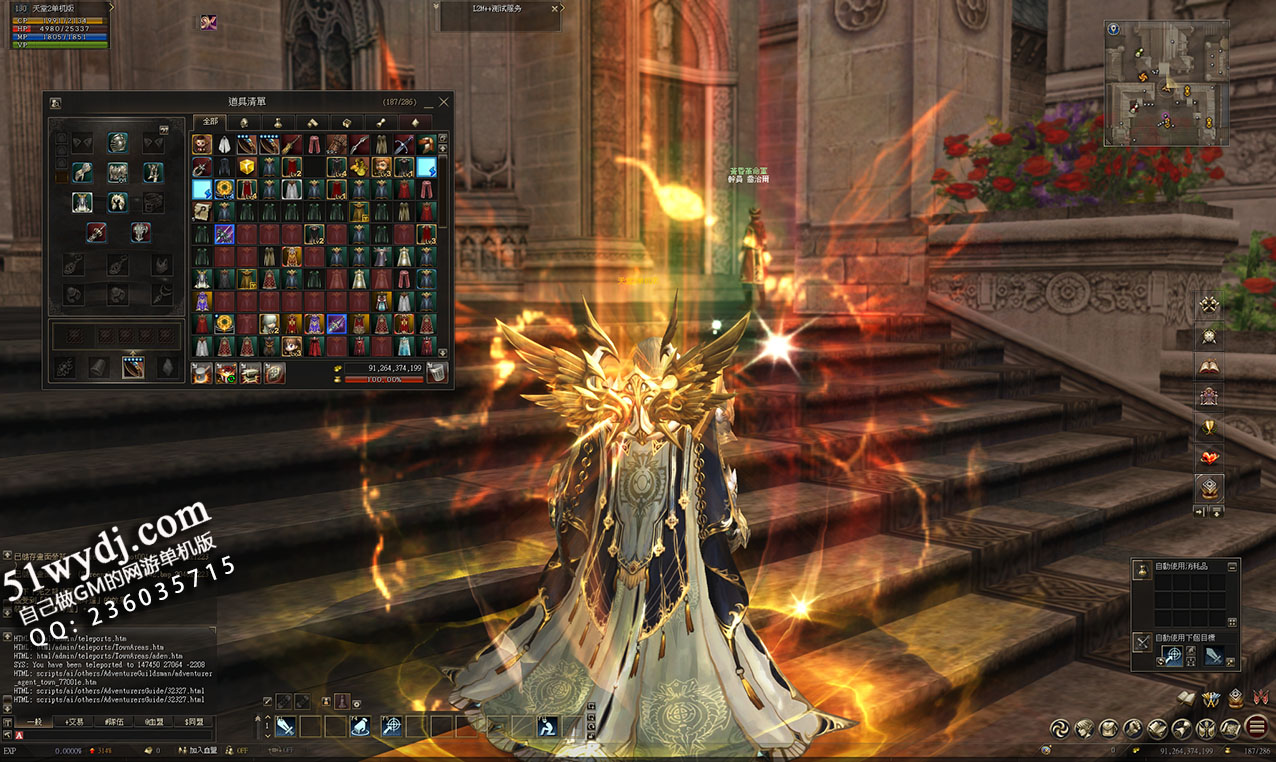Click the equipped helmet slot
1276x762 pixels.
118,142
